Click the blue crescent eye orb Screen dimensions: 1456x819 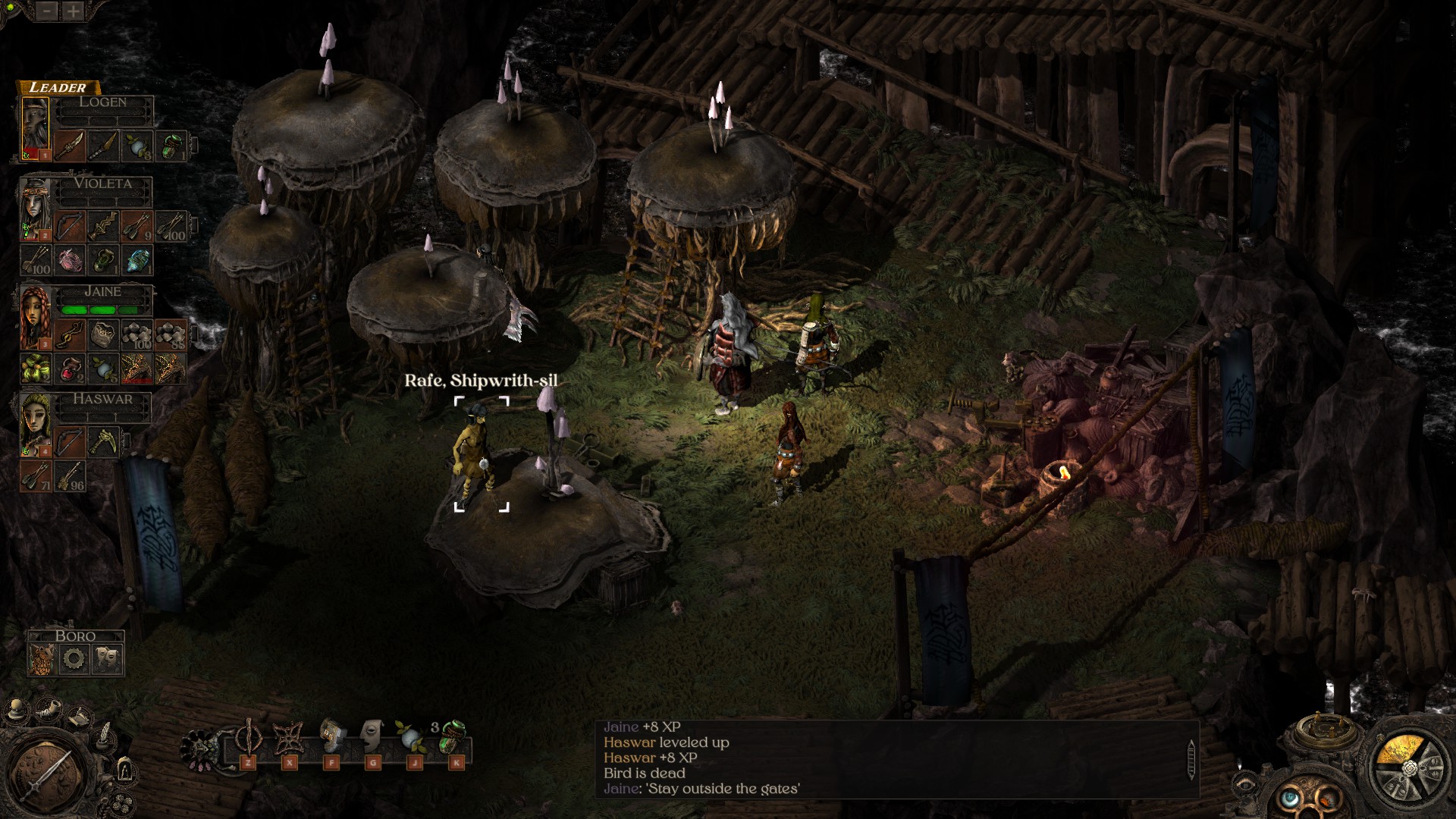1288,798
